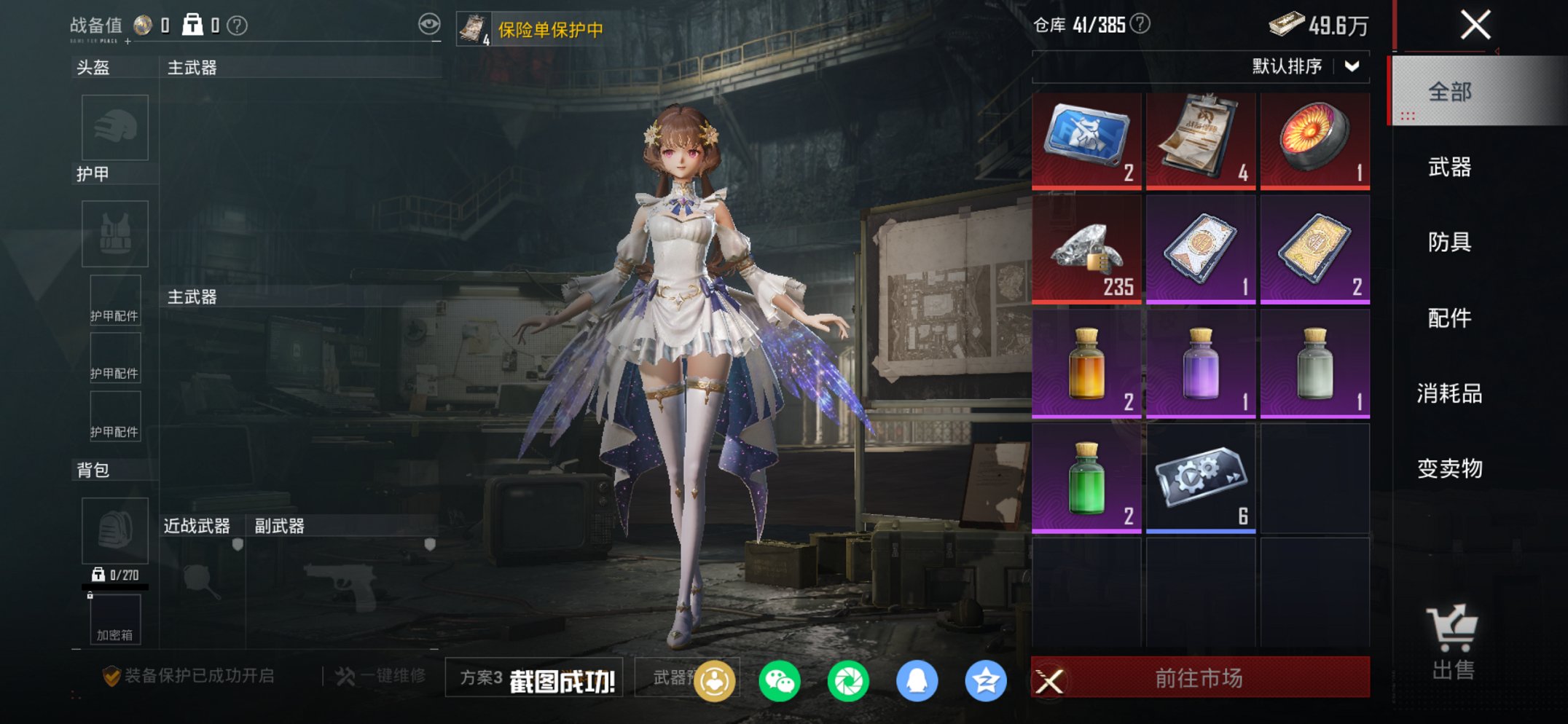Click the 方案3 loadout plan button

pyautogui.click(x=481, y=676)
